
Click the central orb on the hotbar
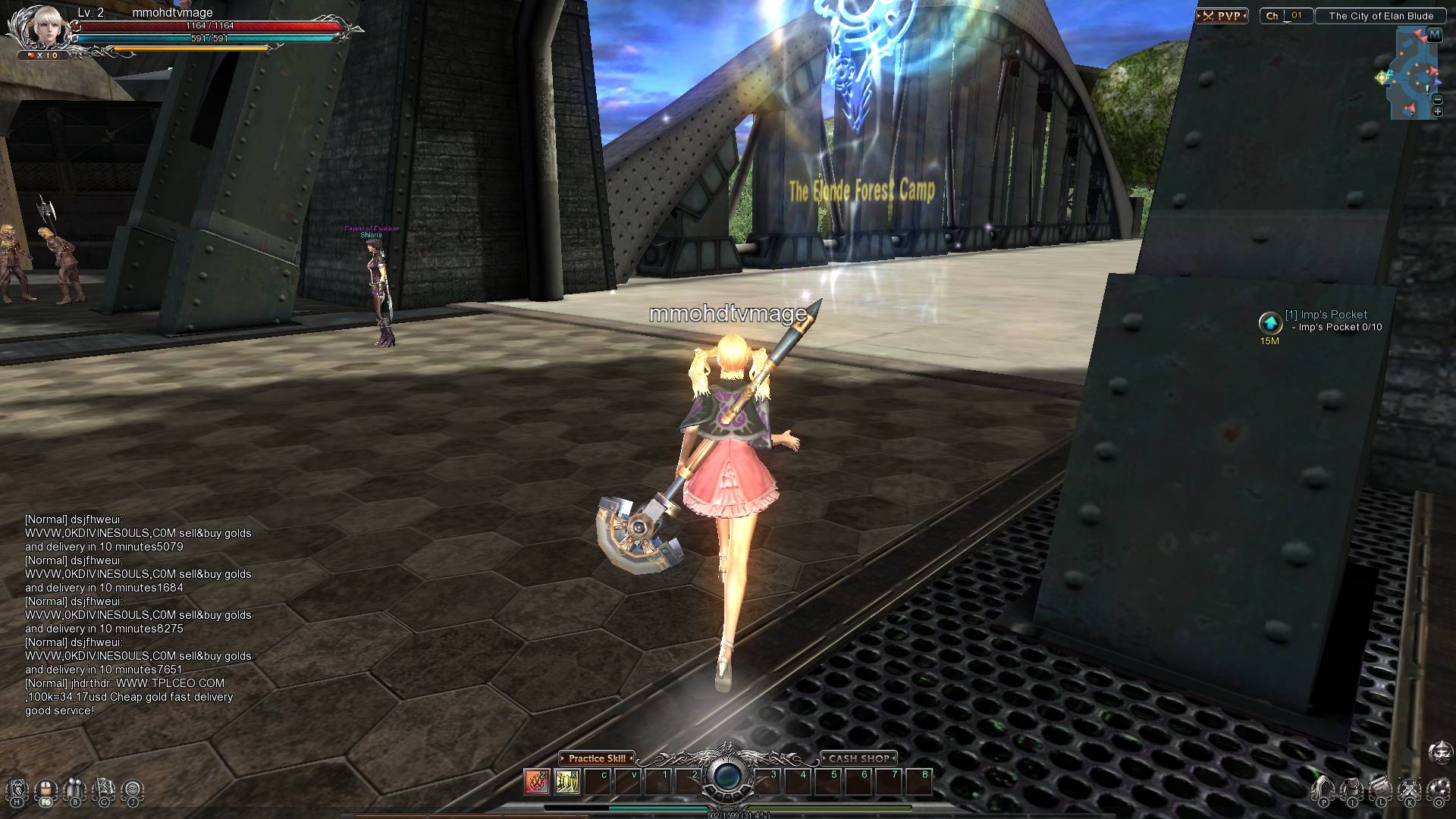[x=727, y=776]
